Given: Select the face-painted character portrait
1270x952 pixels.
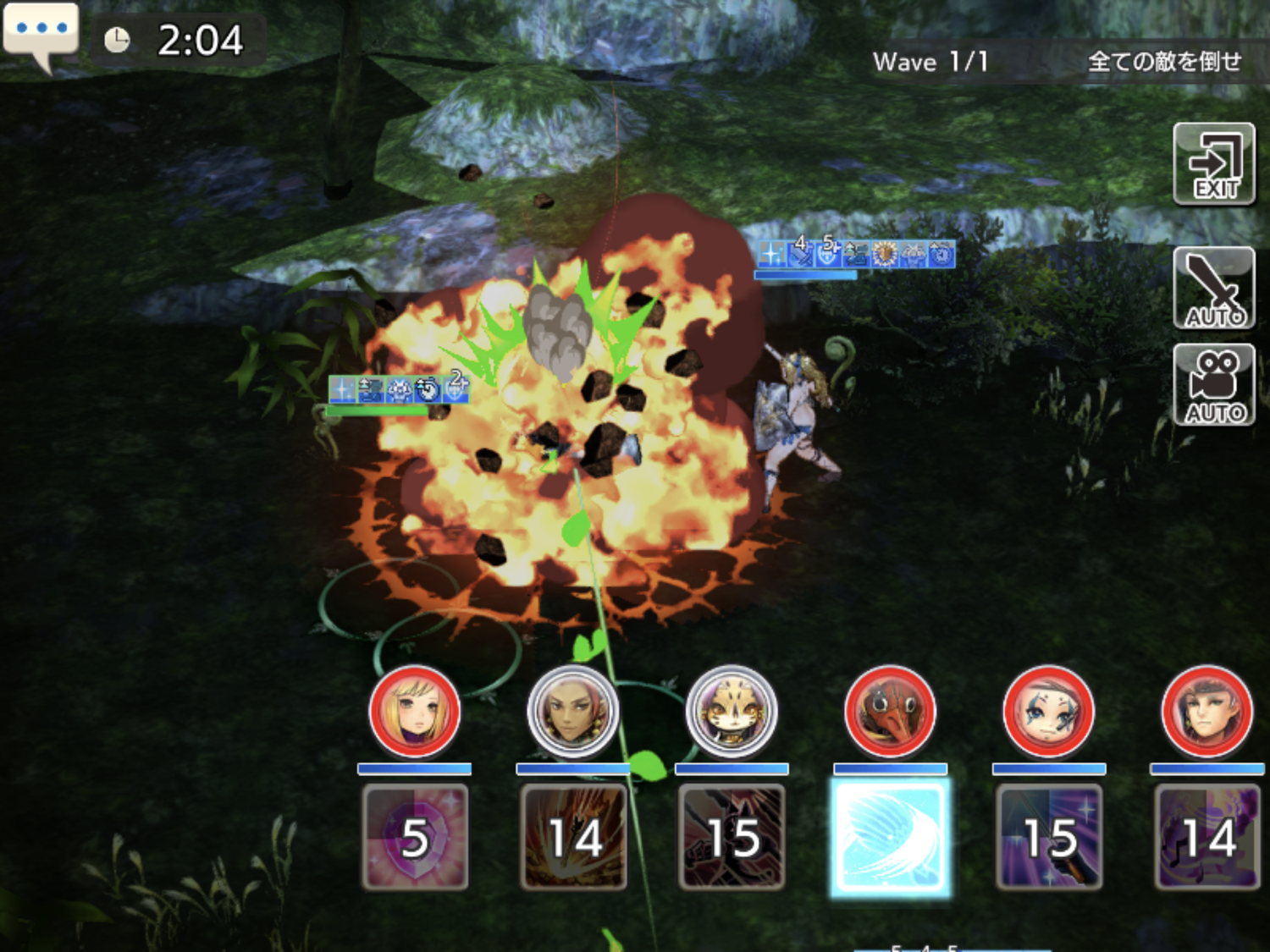Looking at the screenshot, I should click(1048, 712).
